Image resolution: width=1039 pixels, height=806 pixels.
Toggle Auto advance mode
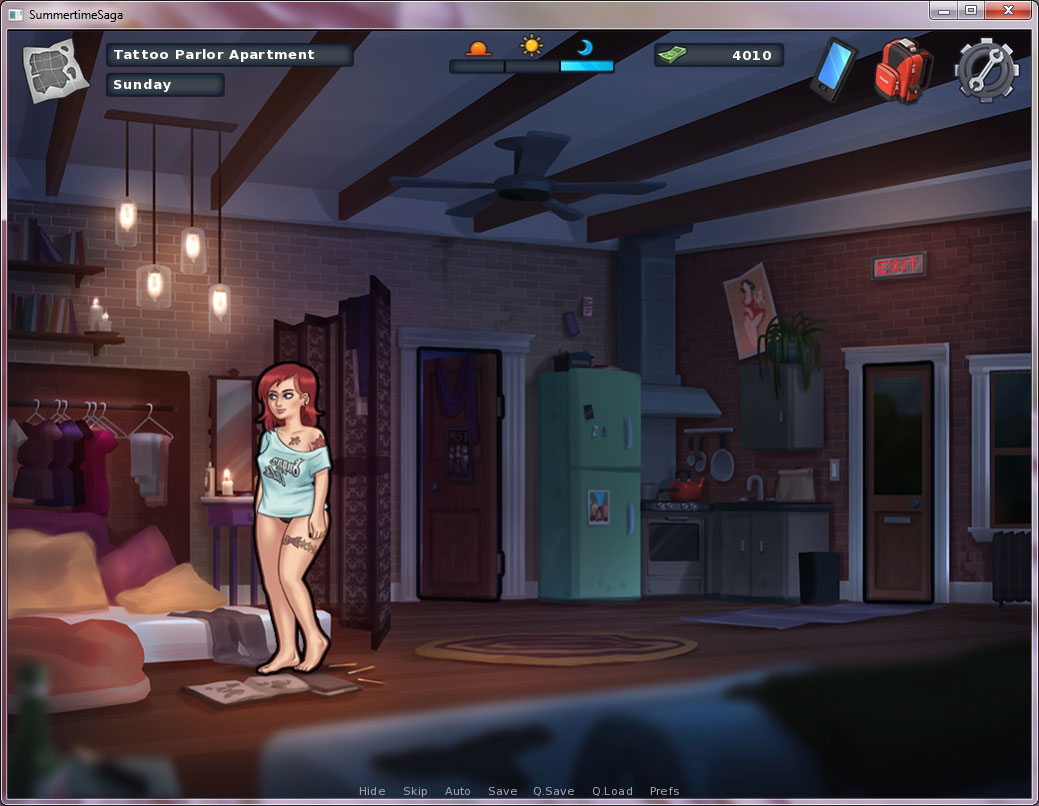pyautogui.click(x=458, y=791)
